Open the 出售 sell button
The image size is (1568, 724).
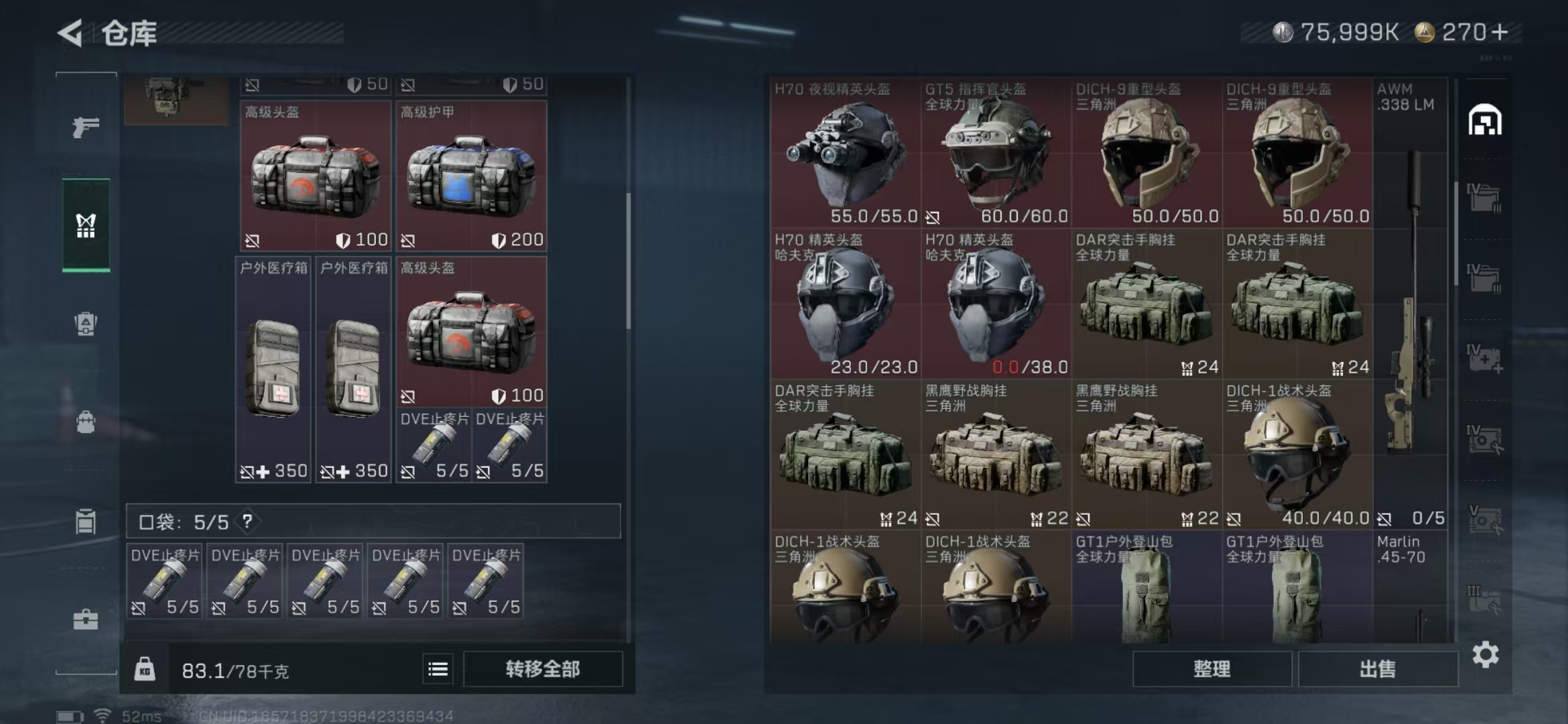click(x=1378, y=669)
